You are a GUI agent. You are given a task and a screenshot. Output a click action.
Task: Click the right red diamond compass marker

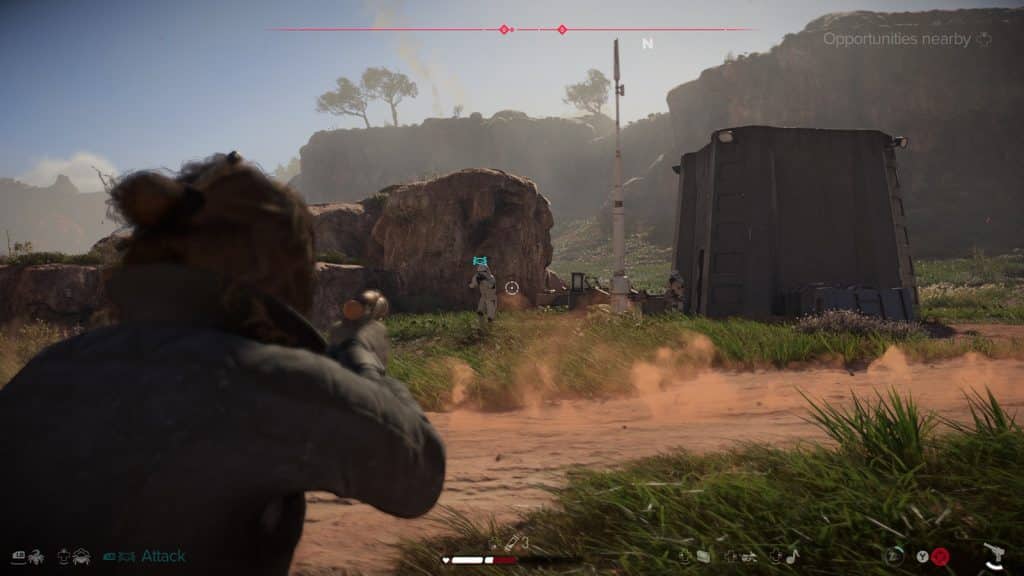click(562, 29)
